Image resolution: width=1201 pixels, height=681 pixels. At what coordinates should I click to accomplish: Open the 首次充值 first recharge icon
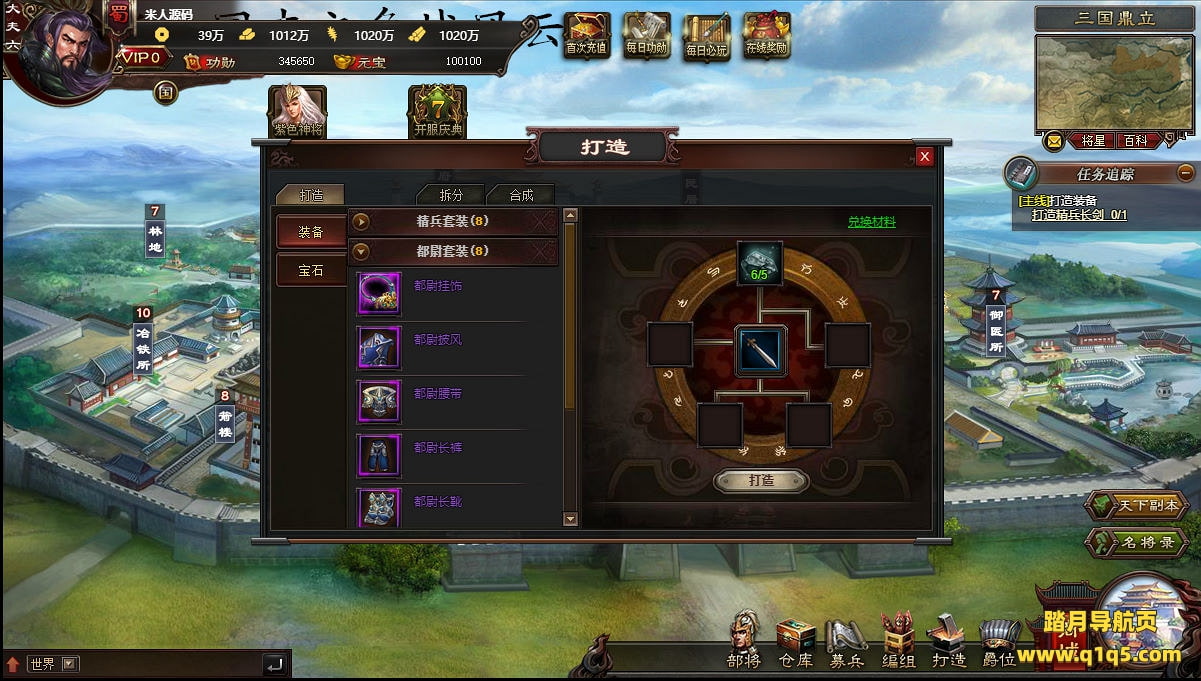point(586,35)
